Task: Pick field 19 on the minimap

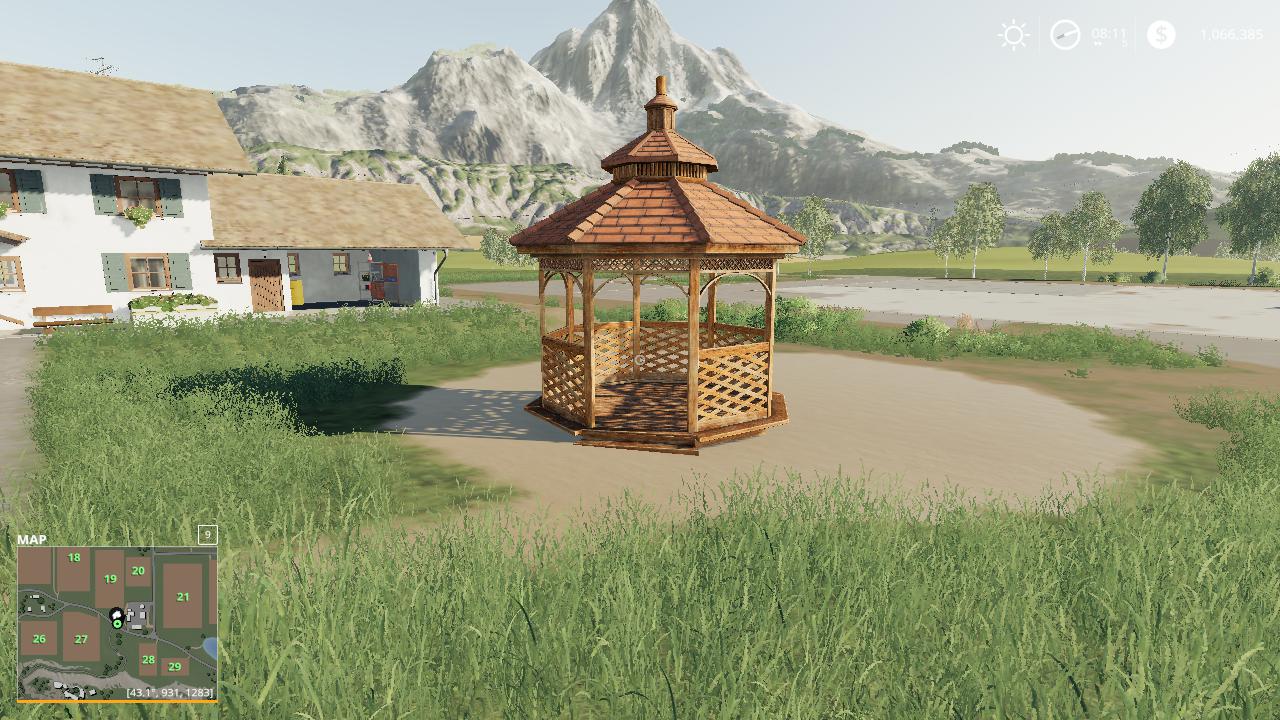Action: pyautogui.click(x=110, y=578)
